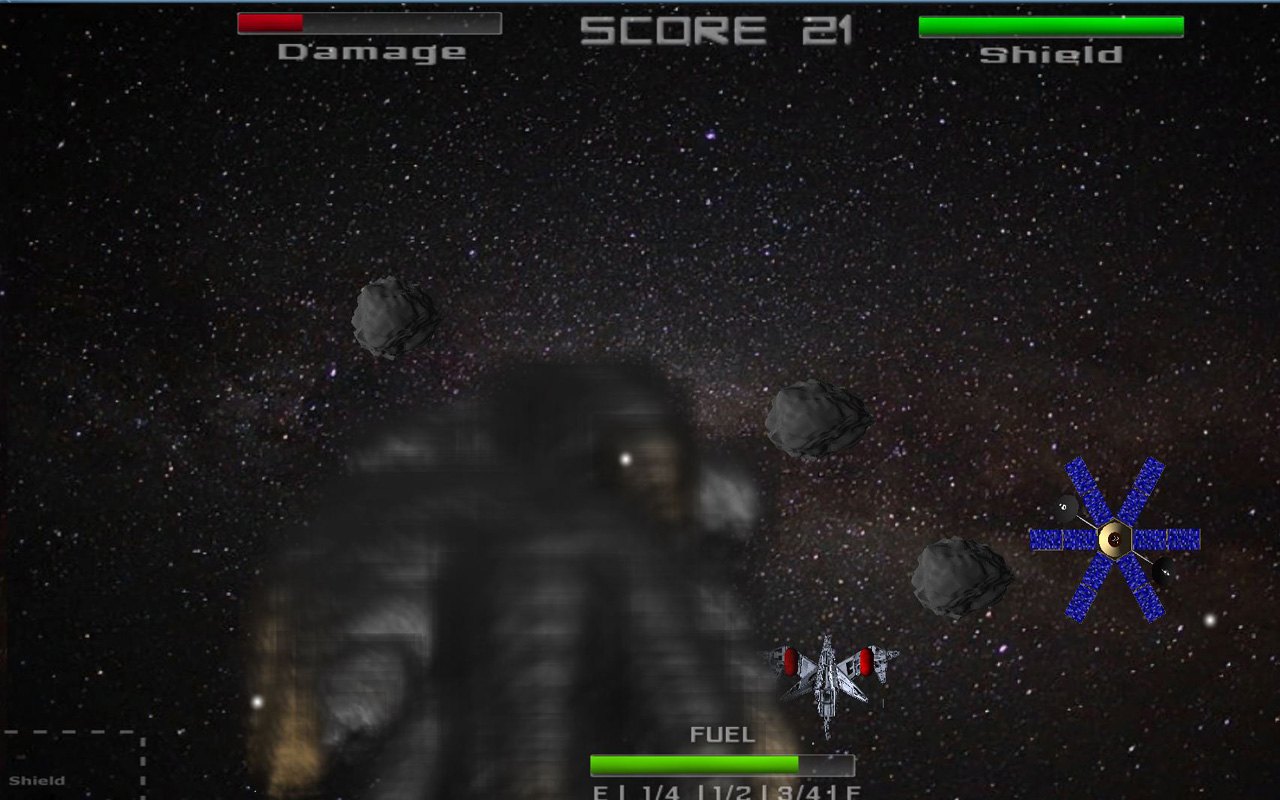Click the Damage label text
This screenshot has height=800, width=1280.
(371, 51)
